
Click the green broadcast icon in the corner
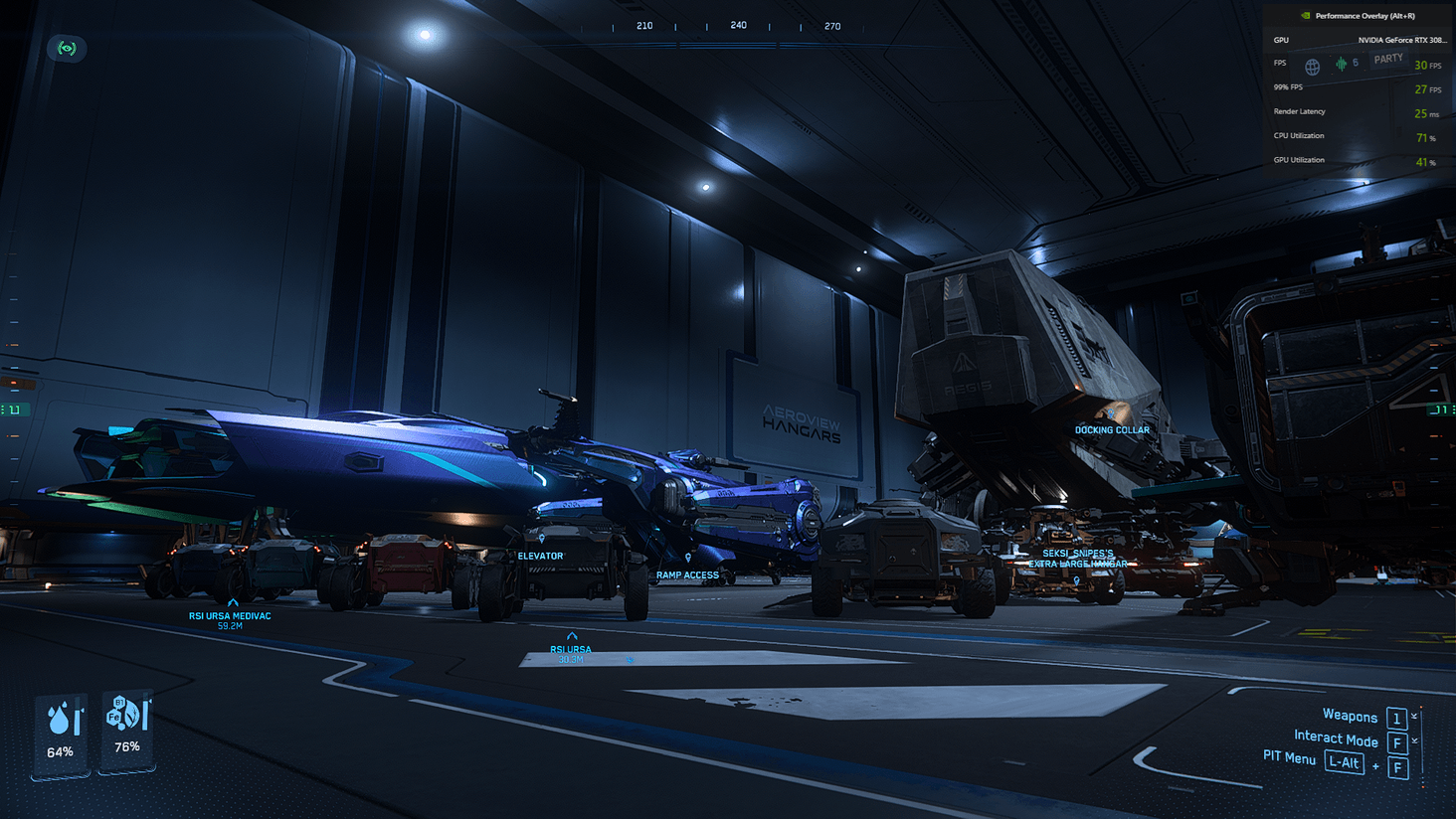pyautogui.click(x=67, y=49)
